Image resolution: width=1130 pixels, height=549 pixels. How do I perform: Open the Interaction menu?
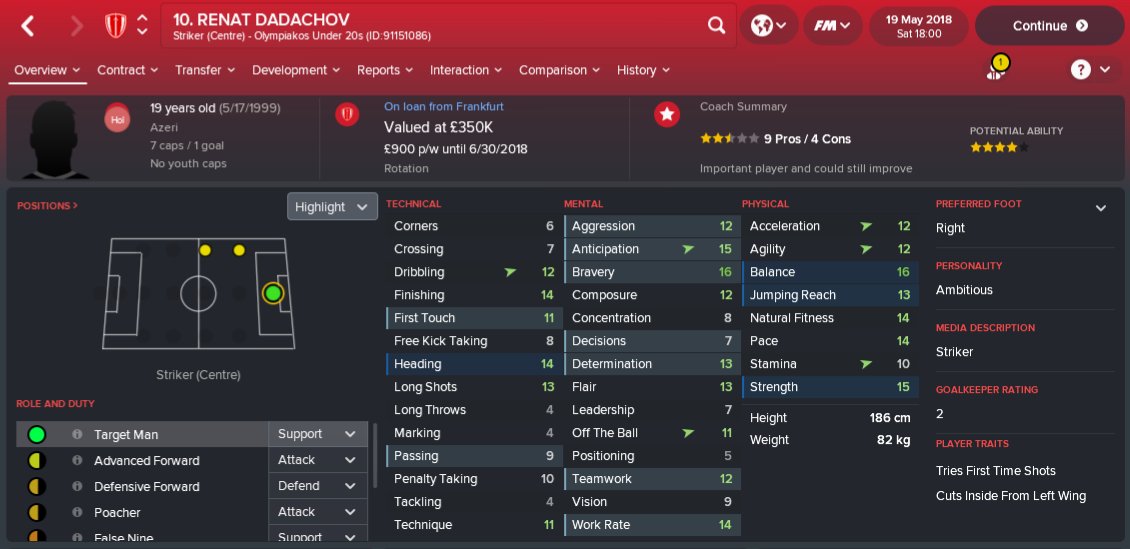tap(466, 70)
